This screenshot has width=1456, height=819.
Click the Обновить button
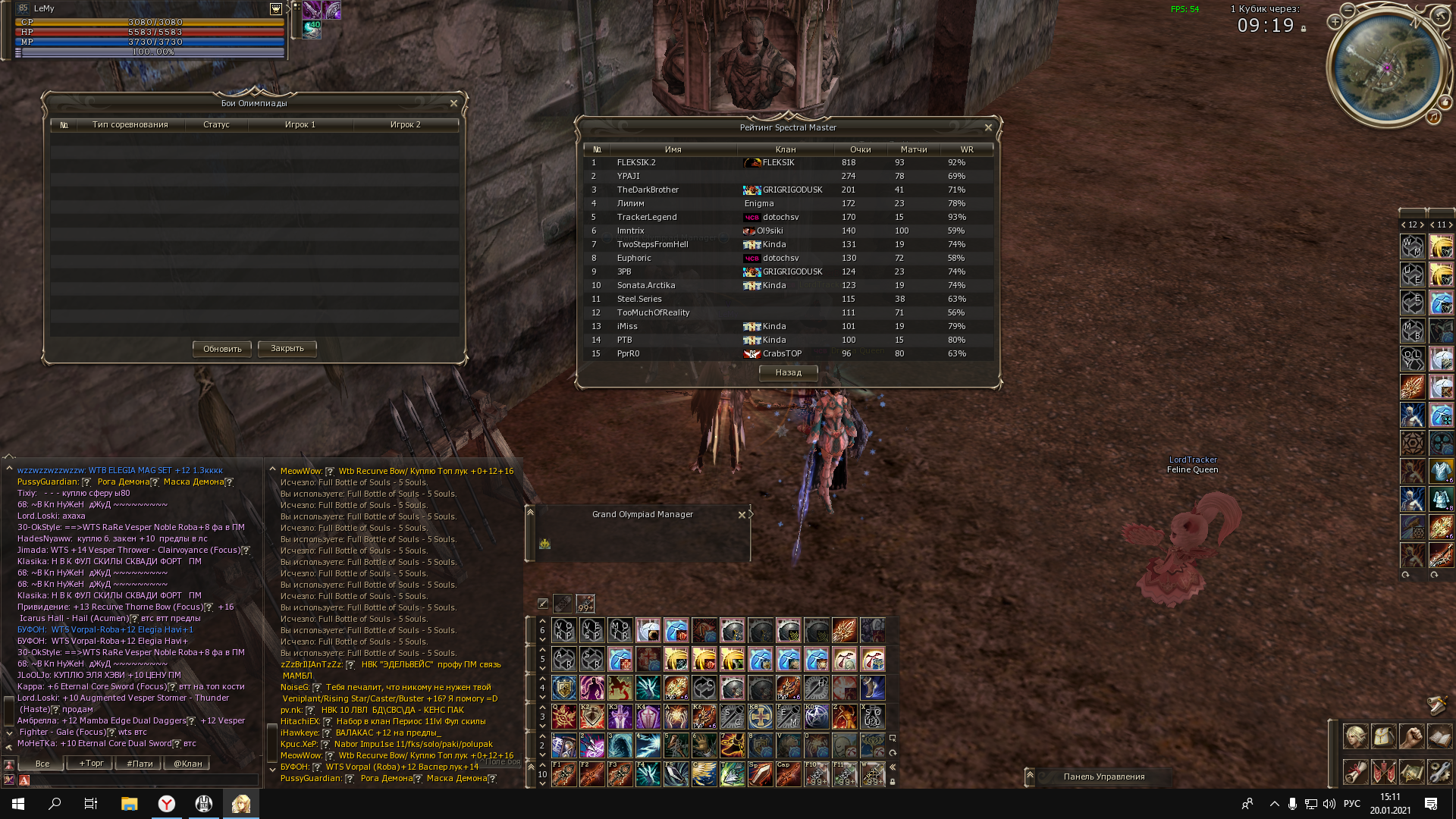coord(221,349)
